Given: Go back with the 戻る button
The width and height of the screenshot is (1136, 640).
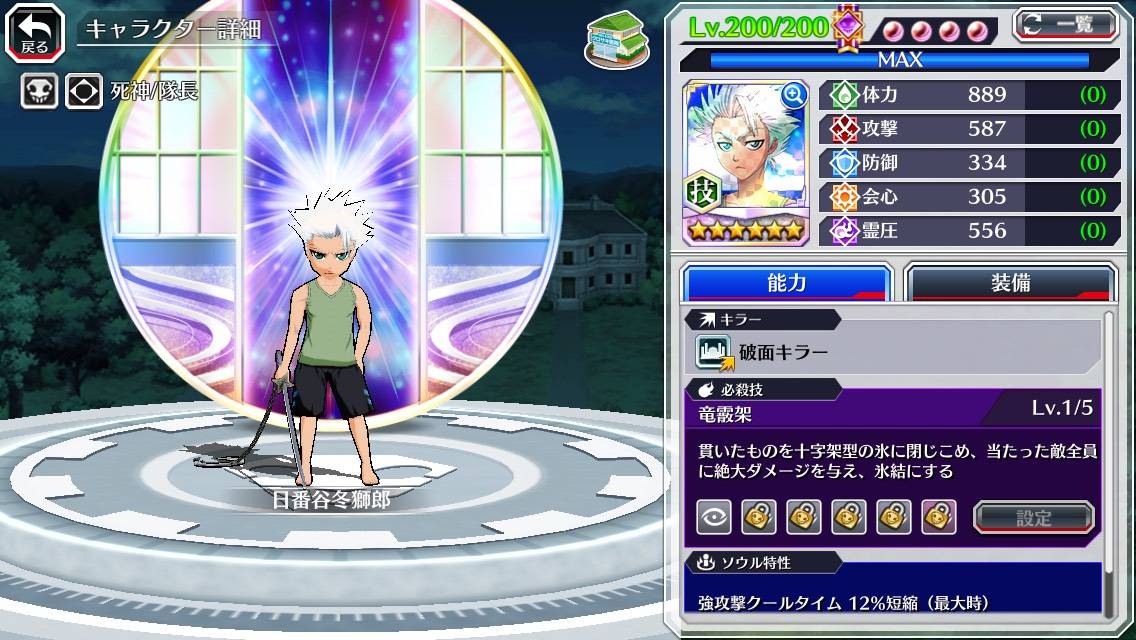Looking at the screenshot, I should coord(35,32).
